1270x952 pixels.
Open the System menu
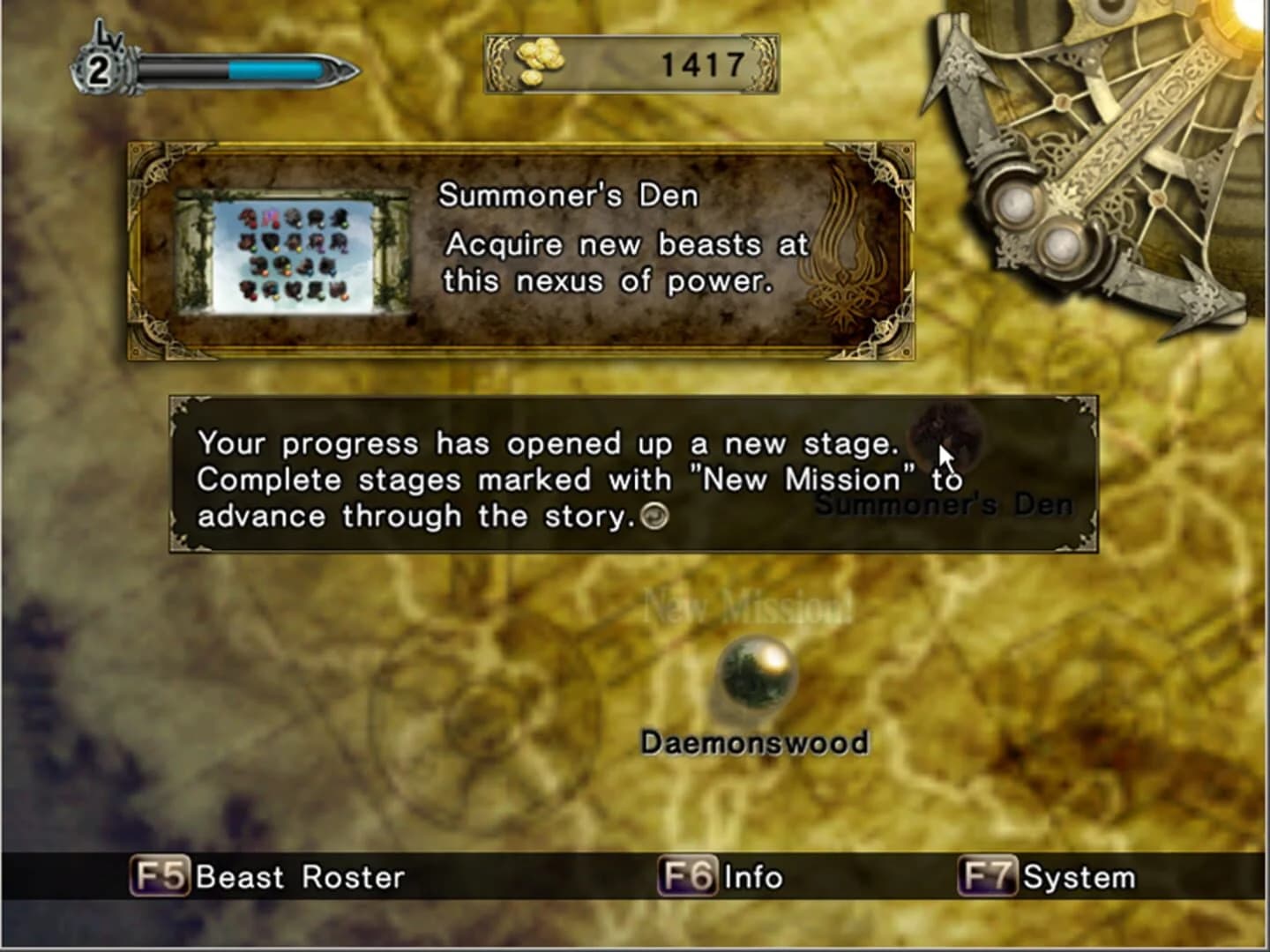(1079, 877)
